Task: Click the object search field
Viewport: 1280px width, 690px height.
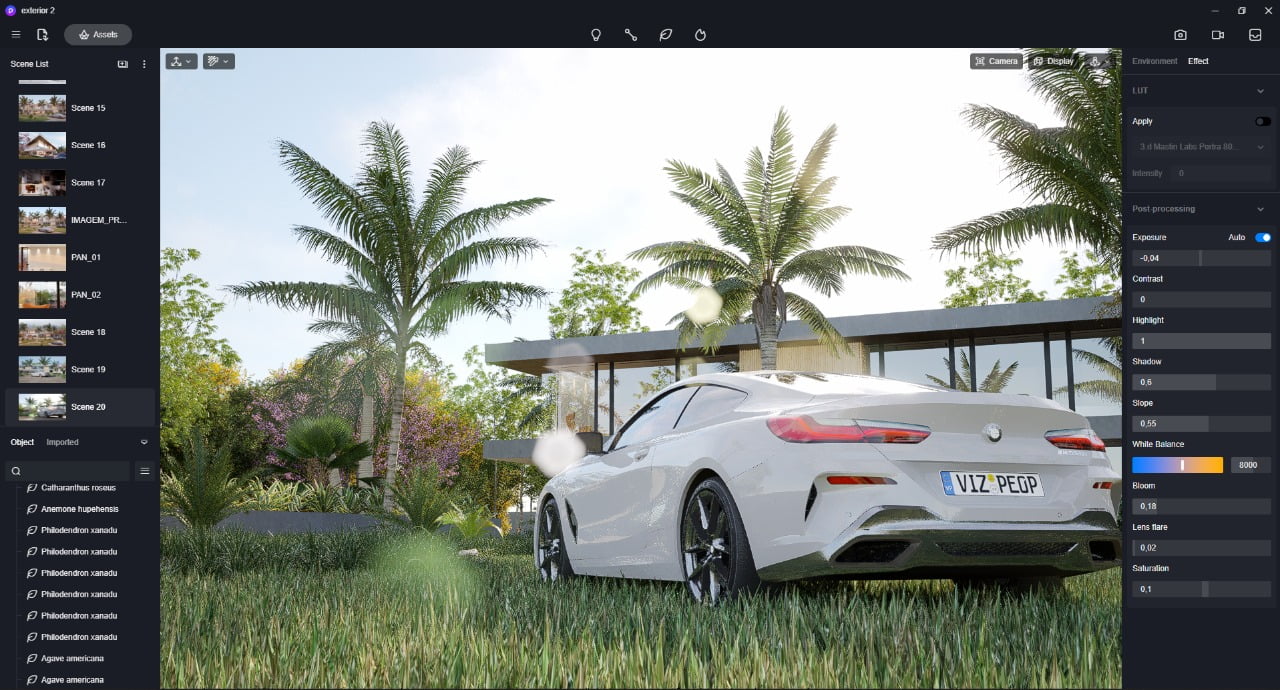Action: point(70,471)
